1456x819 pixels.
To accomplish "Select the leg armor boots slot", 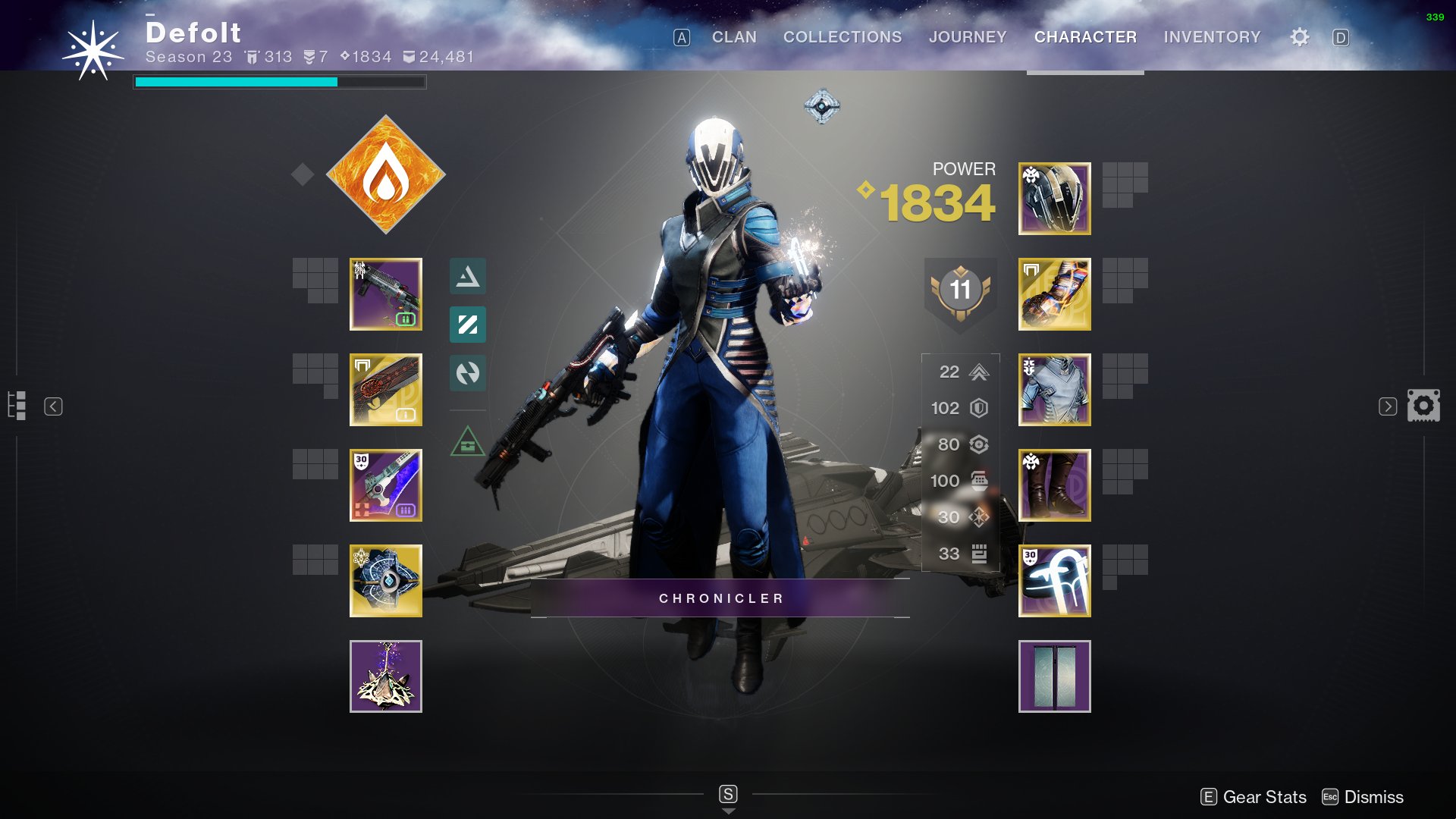I will tap(1054, 485).
